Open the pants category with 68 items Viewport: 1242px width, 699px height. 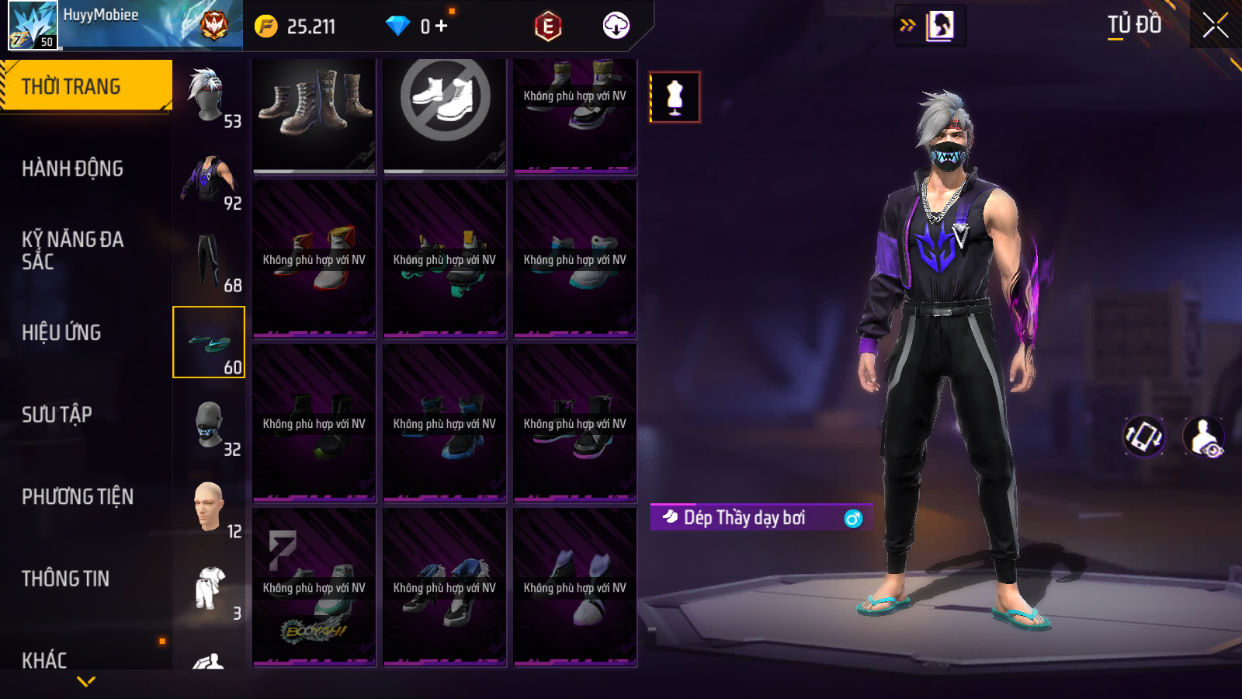click(209, 262)
